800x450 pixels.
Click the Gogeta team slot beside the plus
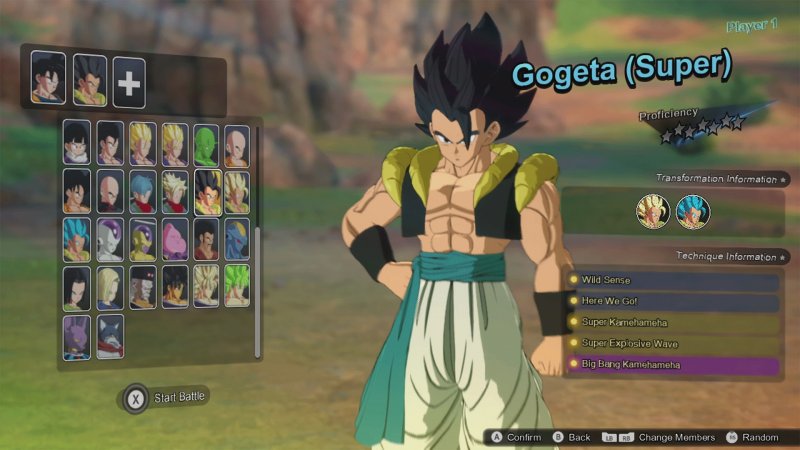coord(89,80)
